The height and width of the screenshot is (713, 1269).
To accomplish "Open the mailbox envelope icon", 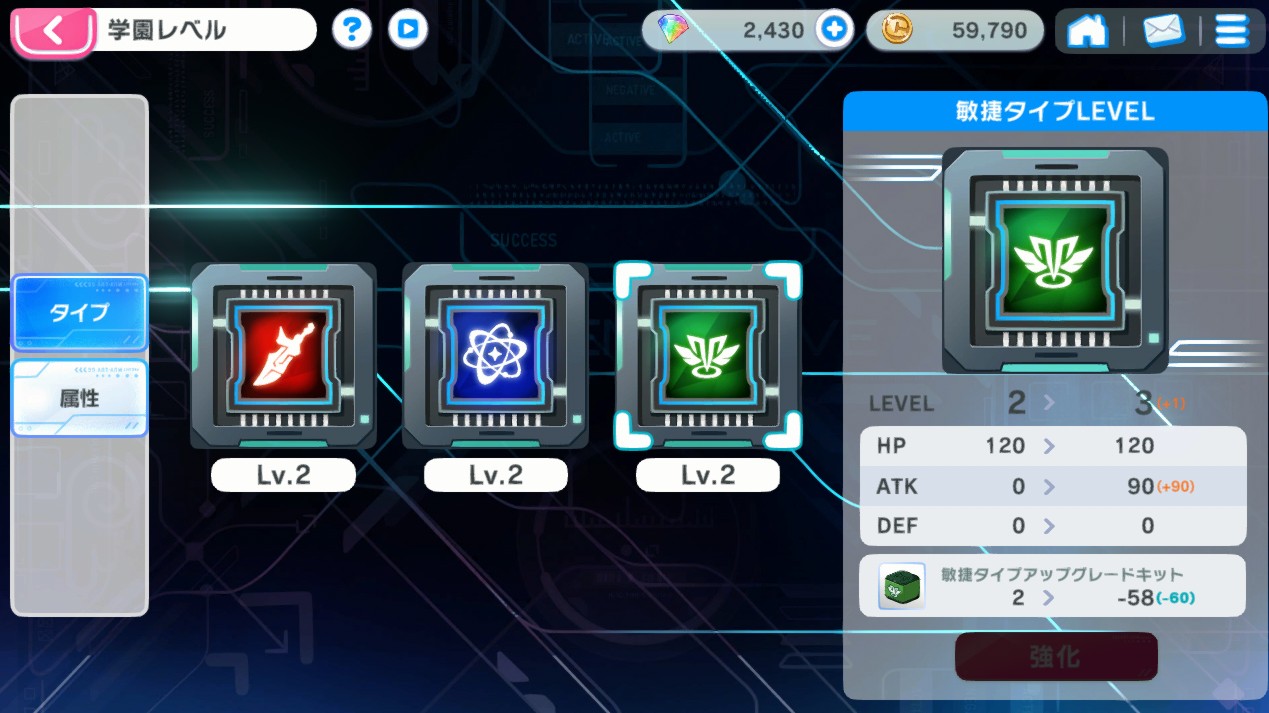I will [1163, 31].
